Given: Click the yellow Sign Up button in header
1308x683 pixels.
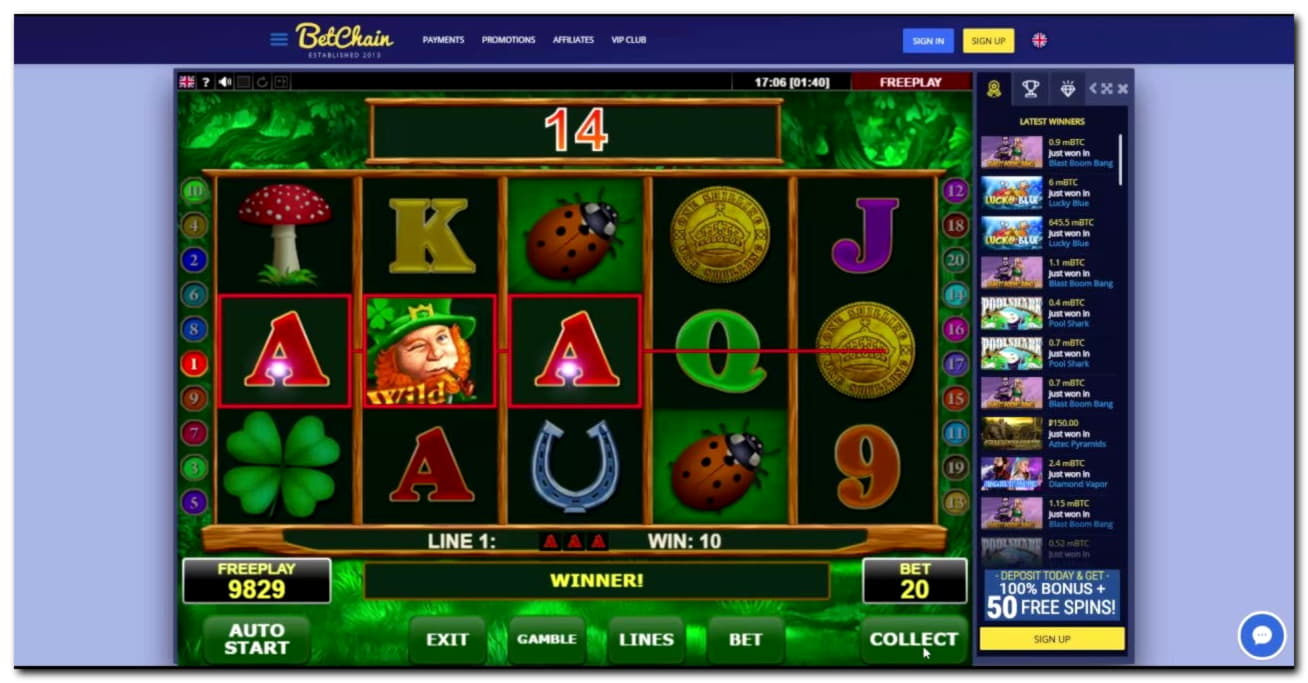Looking at the screenshot, I should pyautogui.click(x=988, y=41).
